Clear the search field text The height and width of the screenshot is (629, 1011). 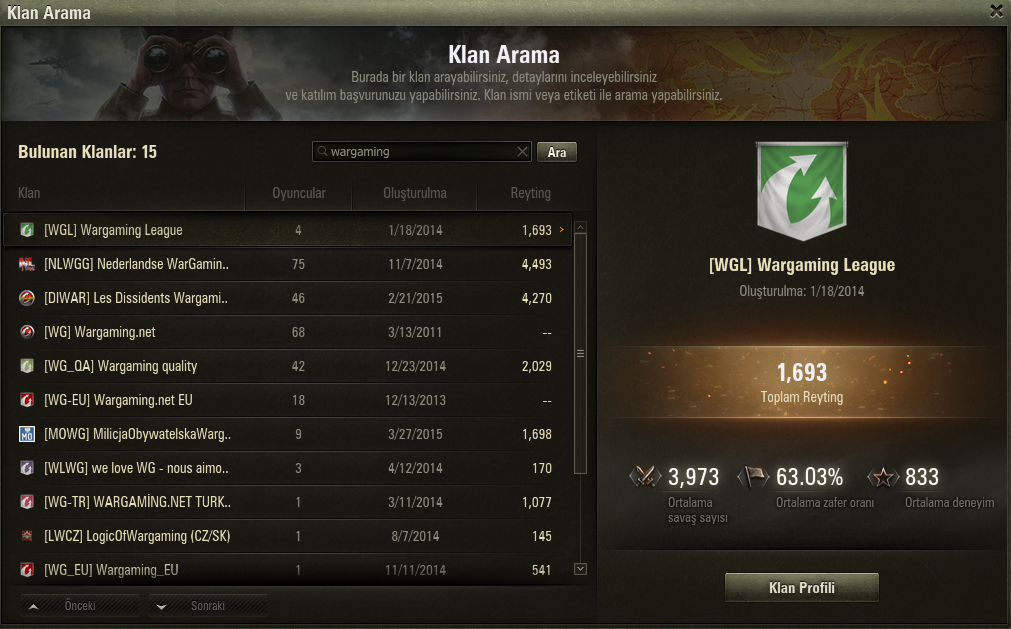pos(522,152)
